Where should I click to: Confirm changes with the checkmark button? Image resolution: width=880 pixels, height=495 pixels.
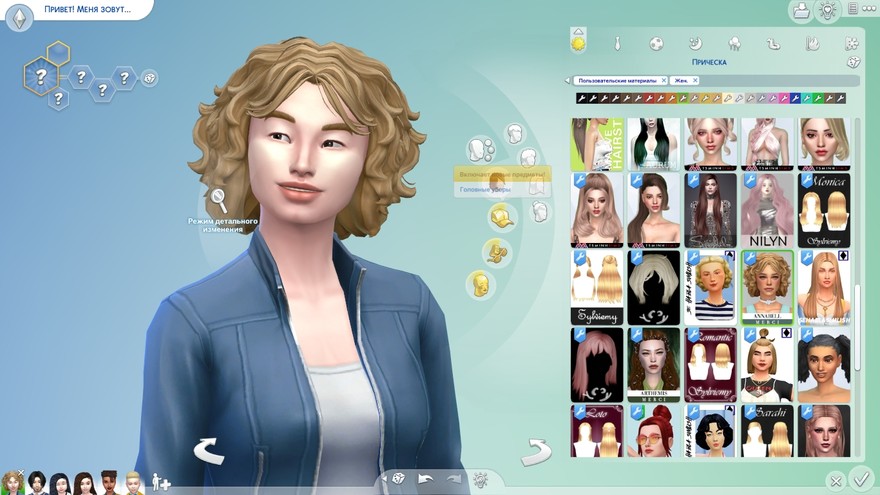click(859, 479)
